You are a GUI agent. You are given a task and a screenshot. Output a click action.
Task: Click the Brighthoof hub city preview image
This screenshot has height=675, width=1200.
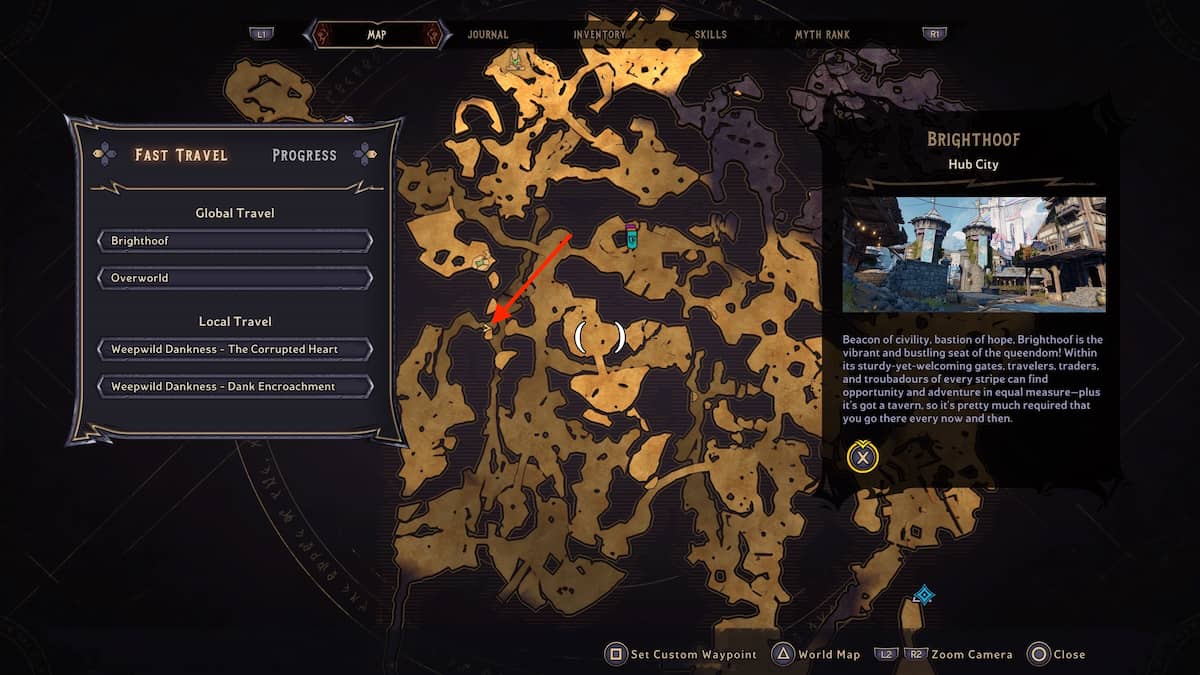973,254
